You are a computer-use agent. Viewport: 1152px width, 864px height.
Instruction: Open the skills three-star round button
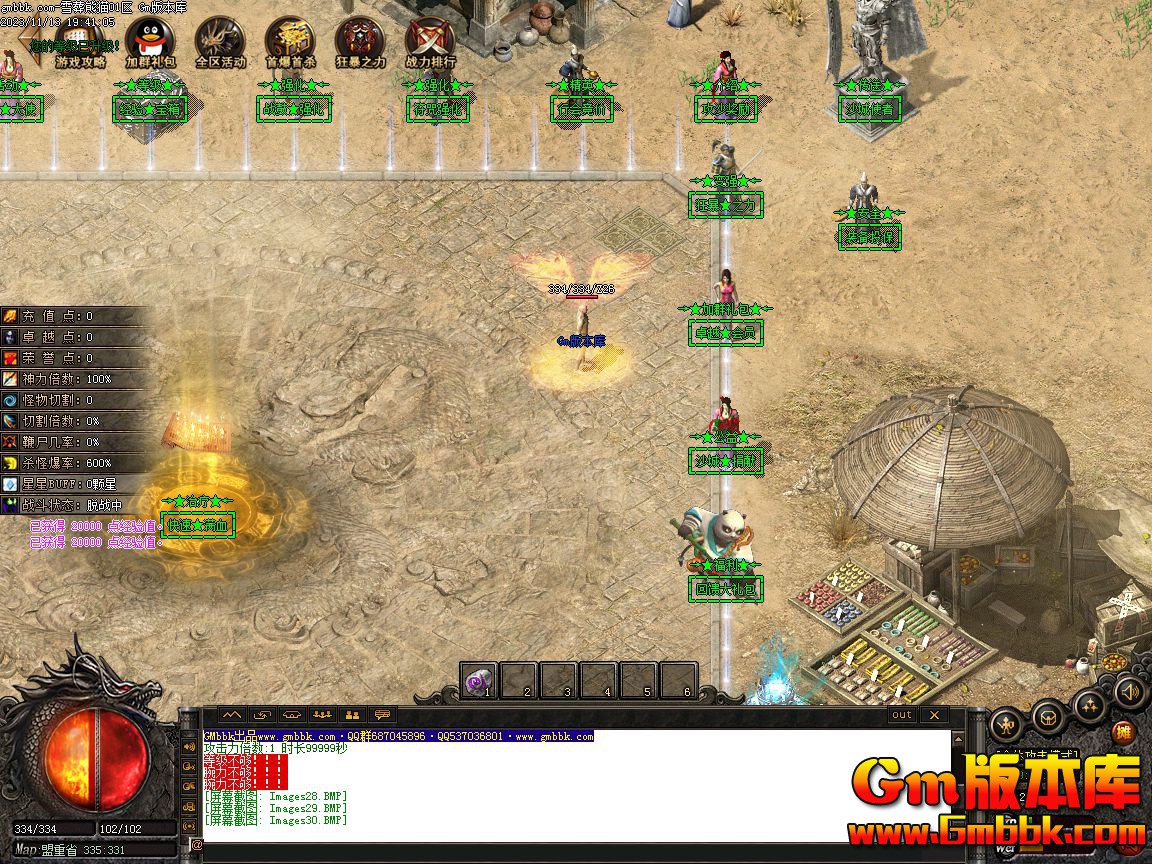[1089, 707]
